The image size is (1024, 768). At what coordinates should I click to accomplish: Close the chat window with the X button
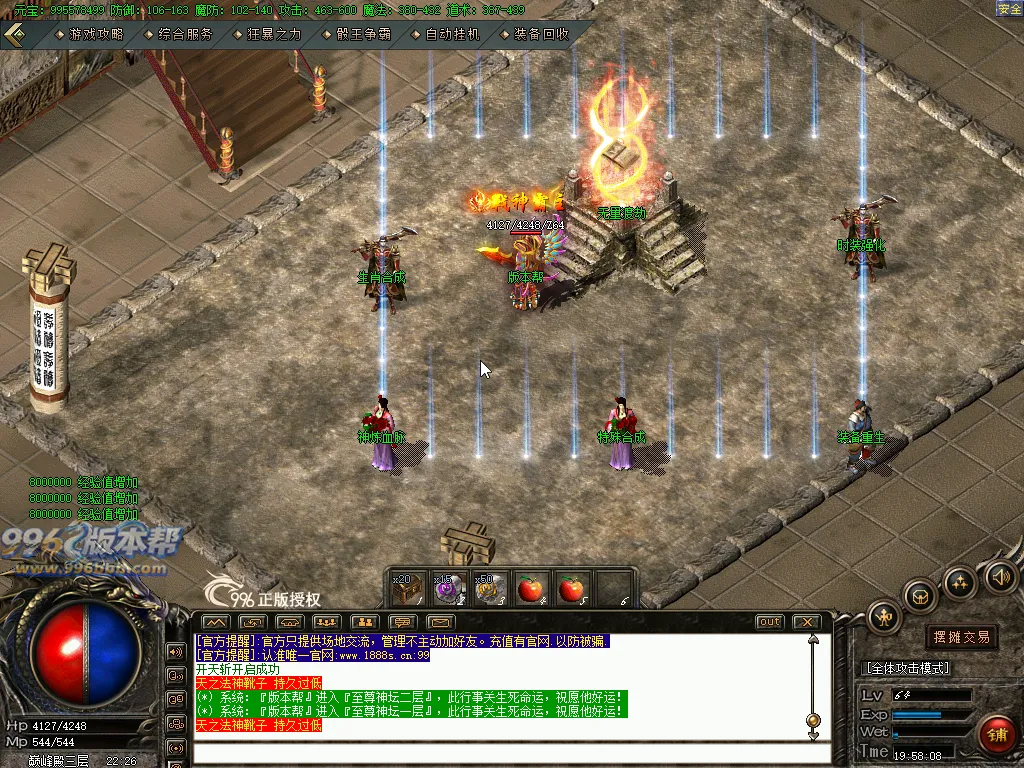click(806, 622)
